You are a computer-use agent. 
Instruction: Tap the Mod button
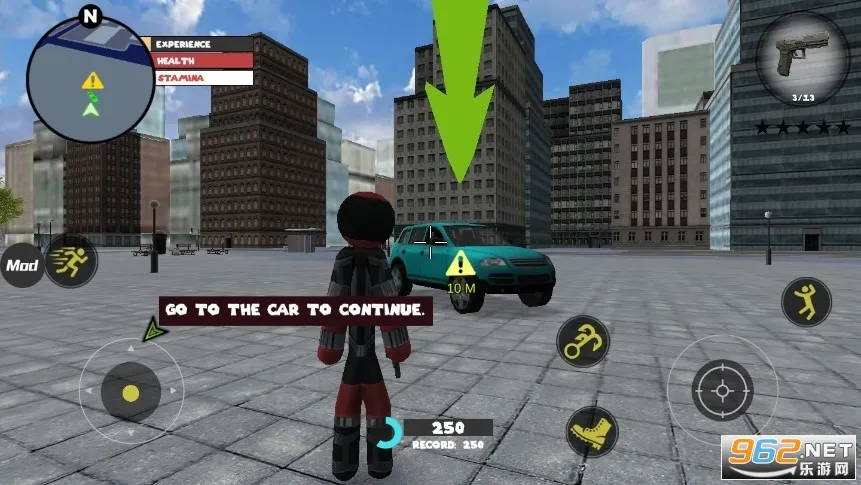coord(22,266)
